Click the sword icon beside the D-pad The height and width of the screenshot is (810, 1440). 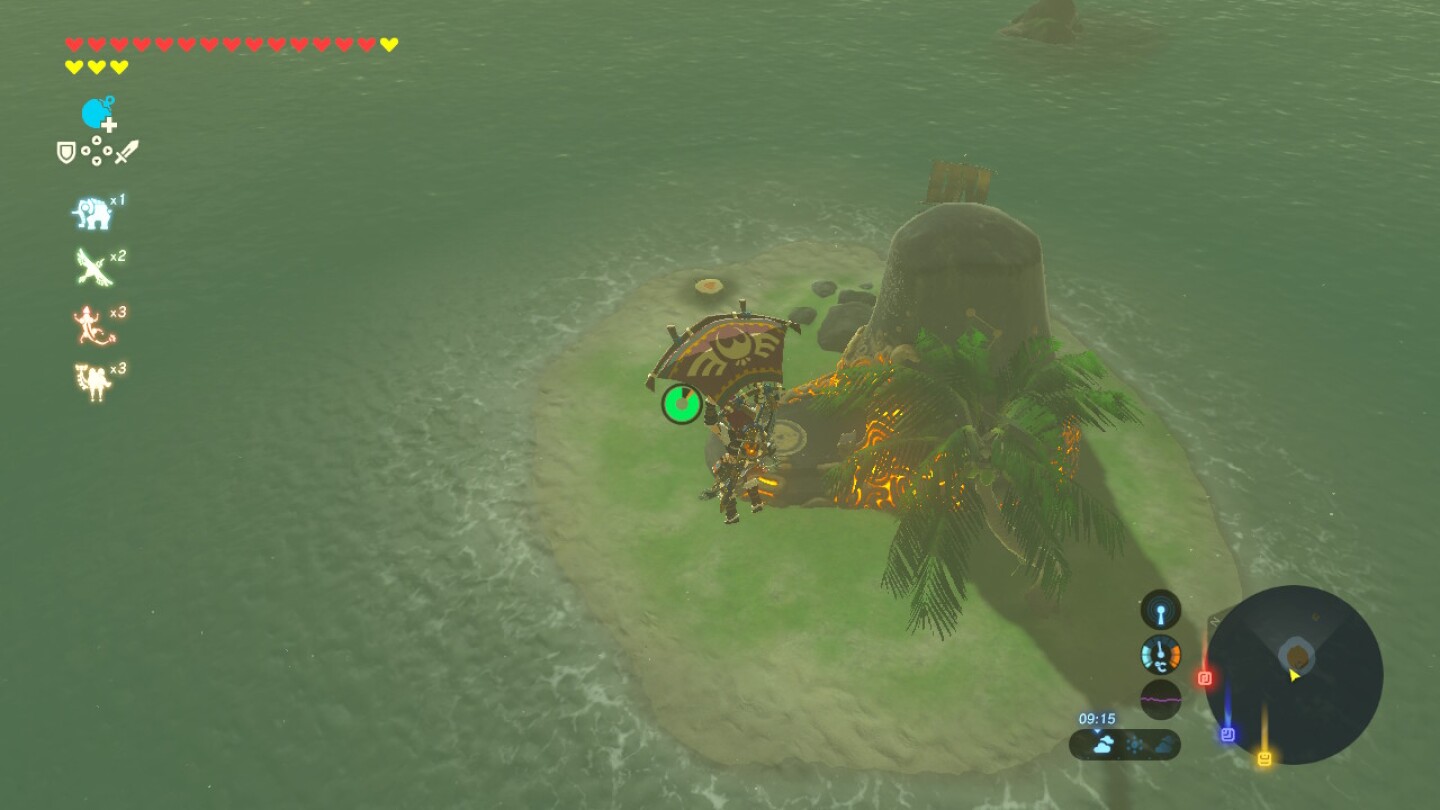[126, 151]
